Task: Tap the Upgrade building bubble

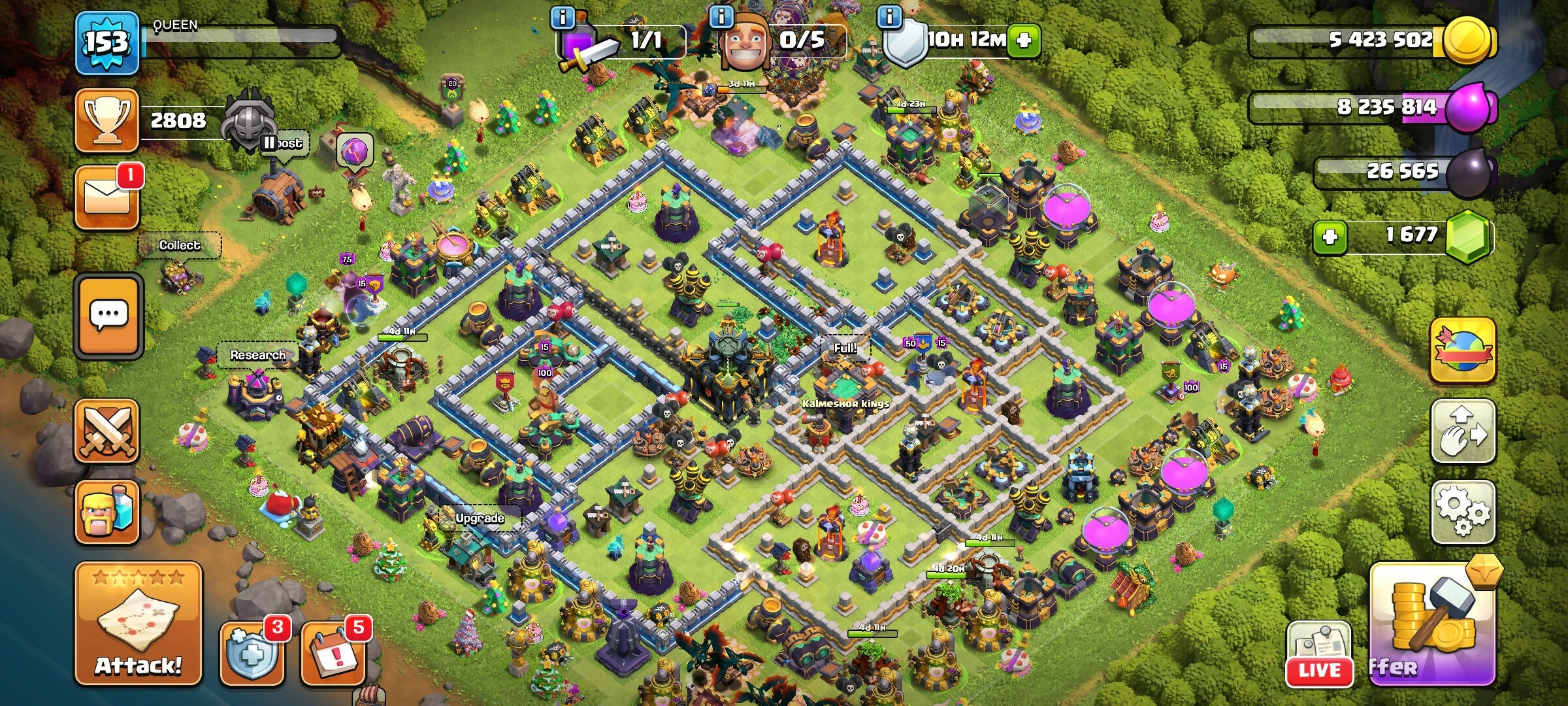Action: pyautogui.click(x=480, y=518)
